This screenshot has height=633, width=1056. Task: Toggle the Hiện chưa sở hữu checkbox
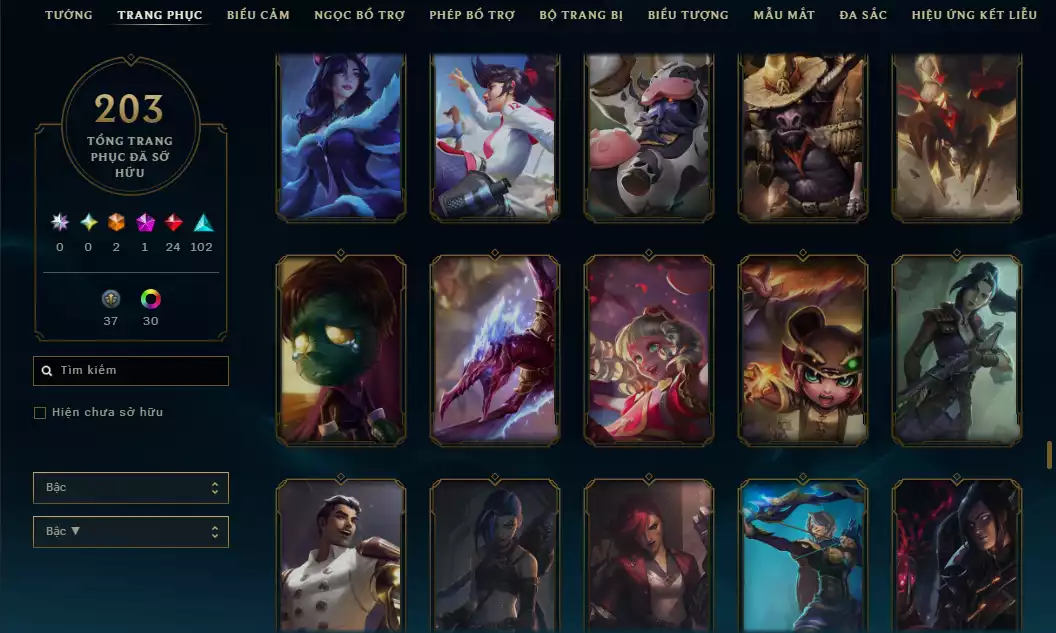(40, 413)
